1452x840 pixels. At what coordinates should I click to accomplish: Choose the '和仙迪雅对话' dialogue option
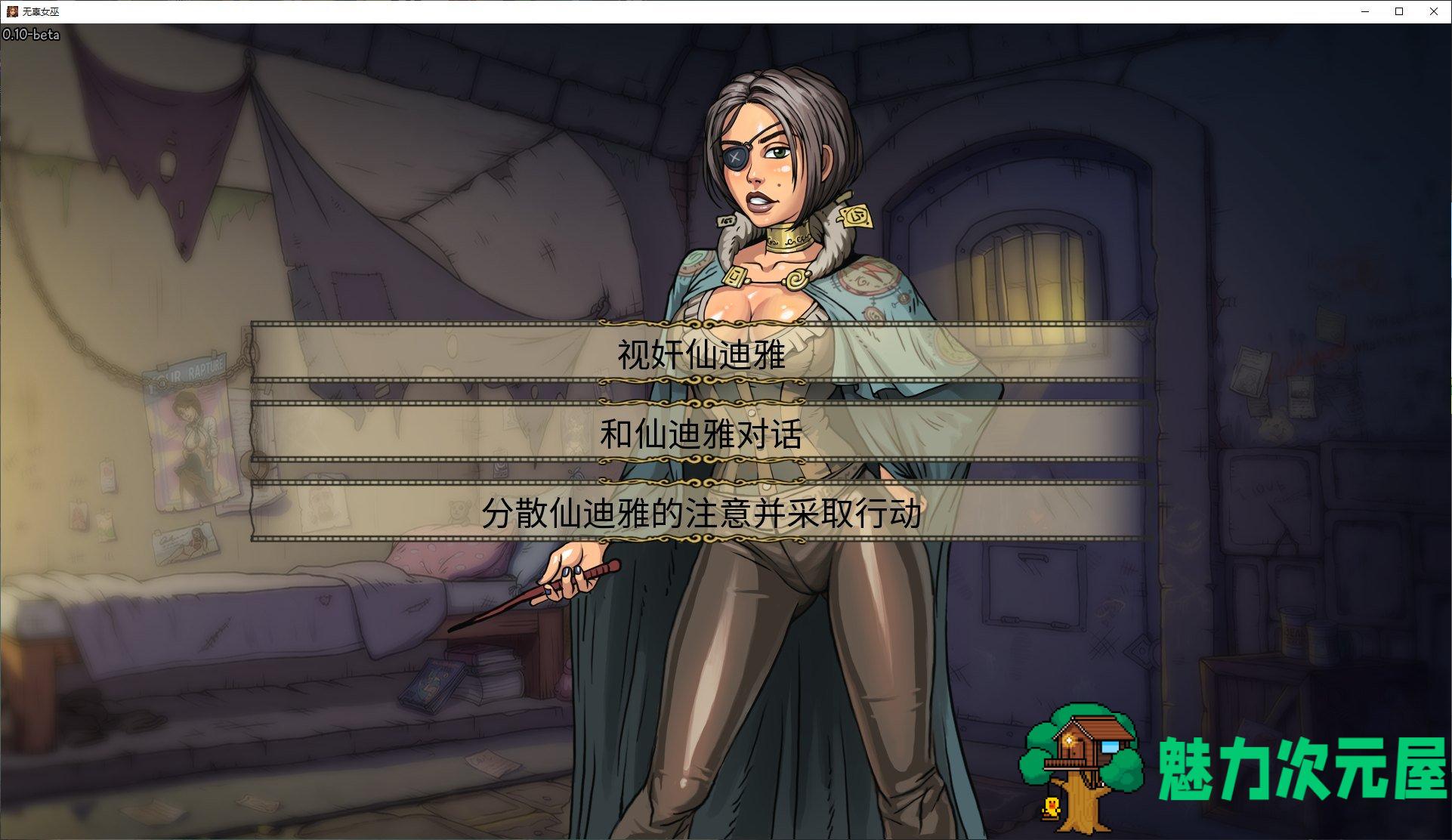point(701,434)
